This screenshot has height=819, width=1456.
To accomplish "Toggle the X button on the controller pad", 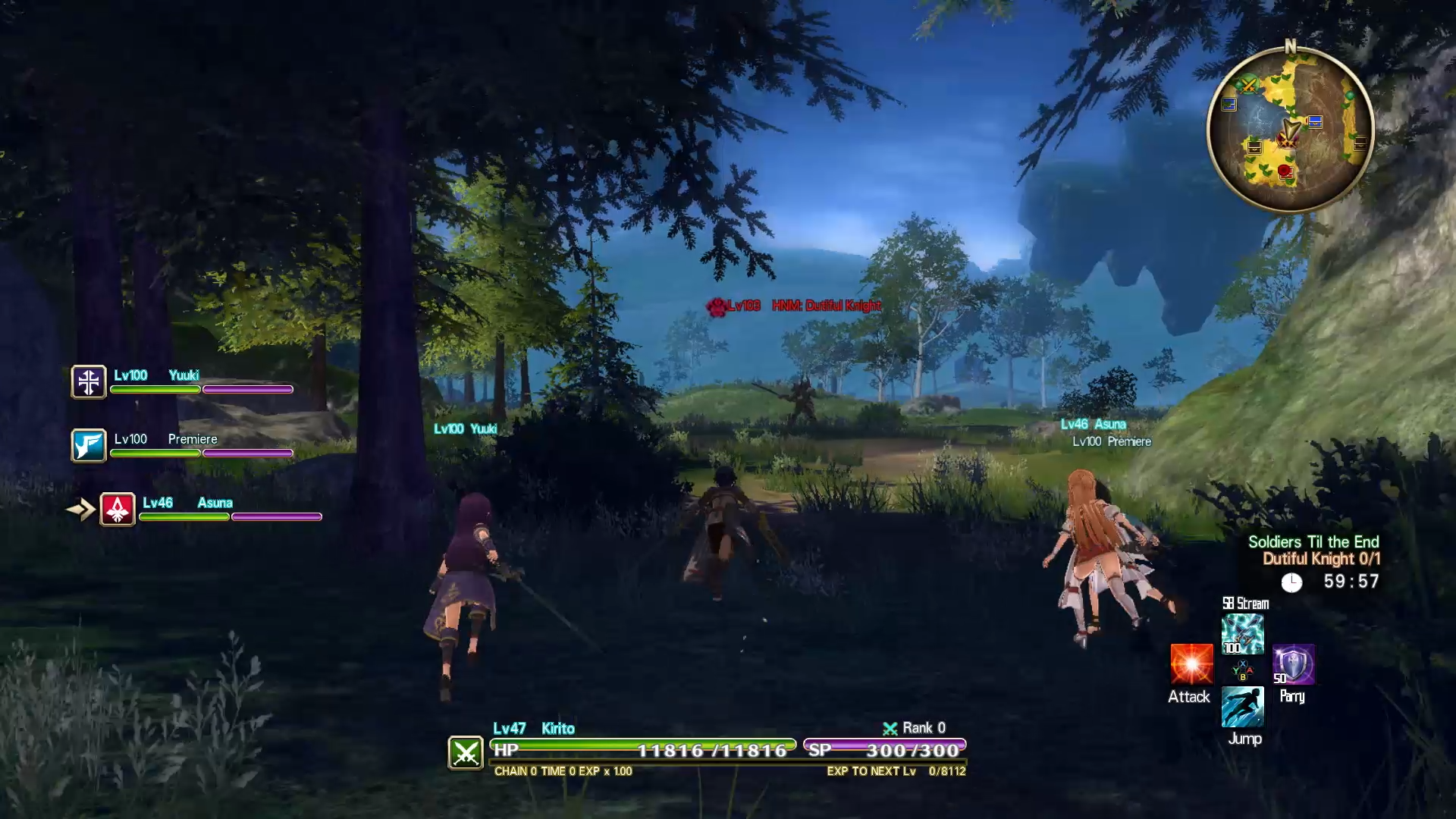I will click(x=1243, y=663).
